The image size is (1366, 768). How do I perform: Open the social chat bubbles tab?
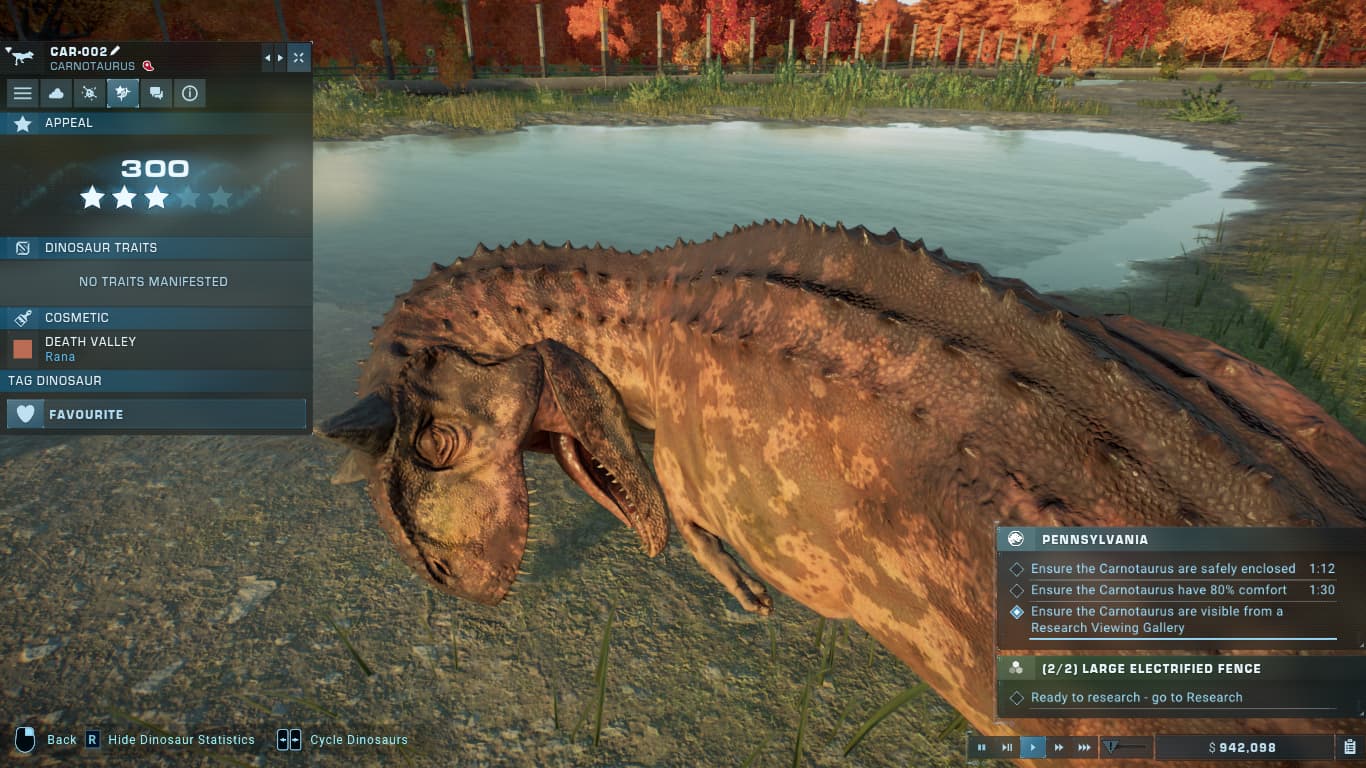click(156, 93)
